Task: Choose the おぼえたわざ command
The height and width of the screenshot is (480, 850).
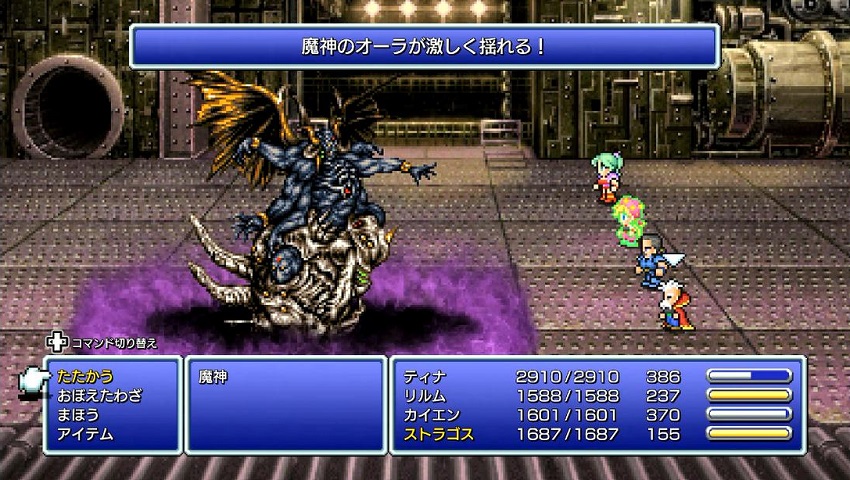Action: point(98,396)
